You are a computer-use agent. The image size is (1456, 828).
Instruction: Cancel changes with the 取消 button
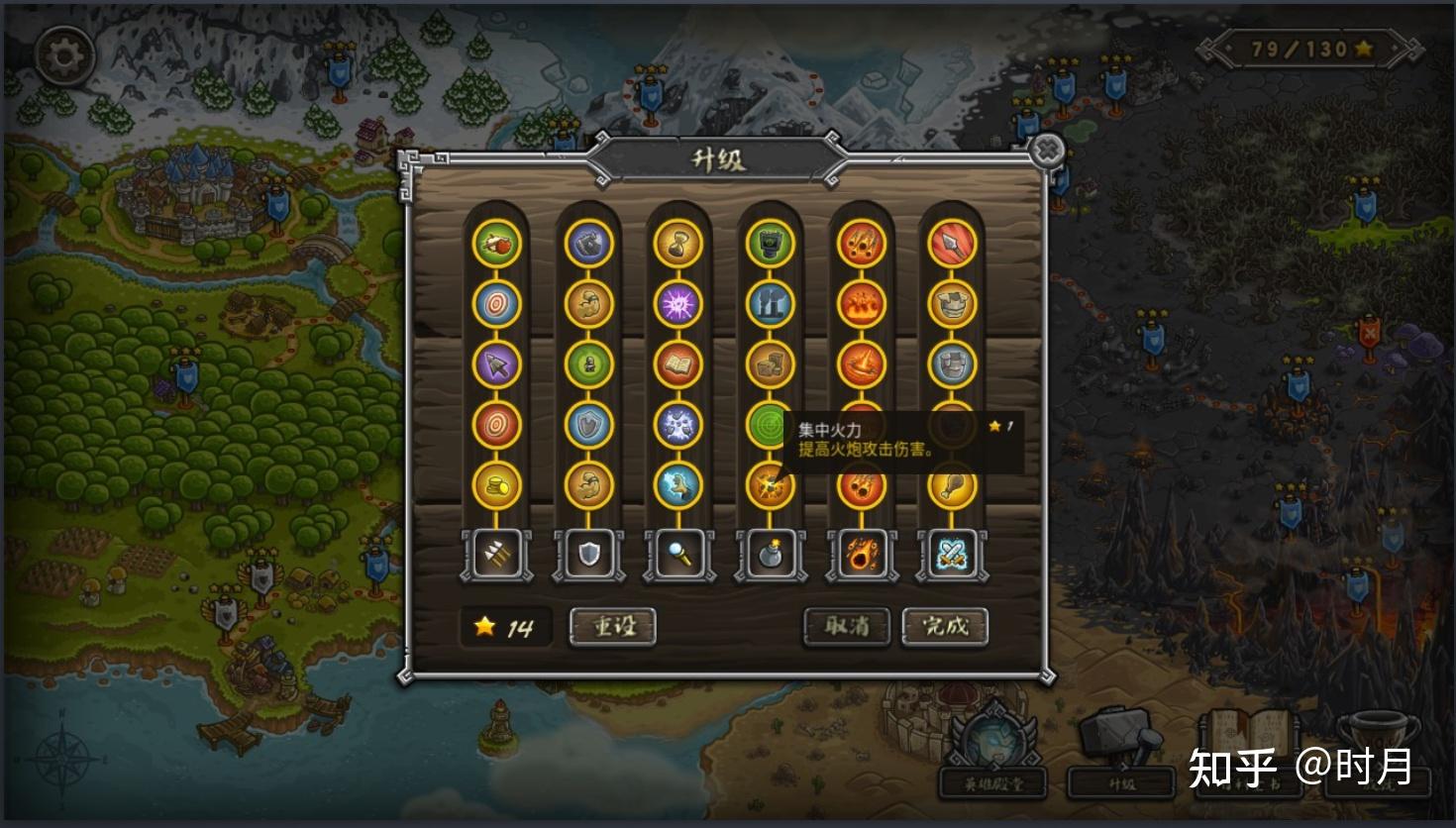tap(847, 627)
